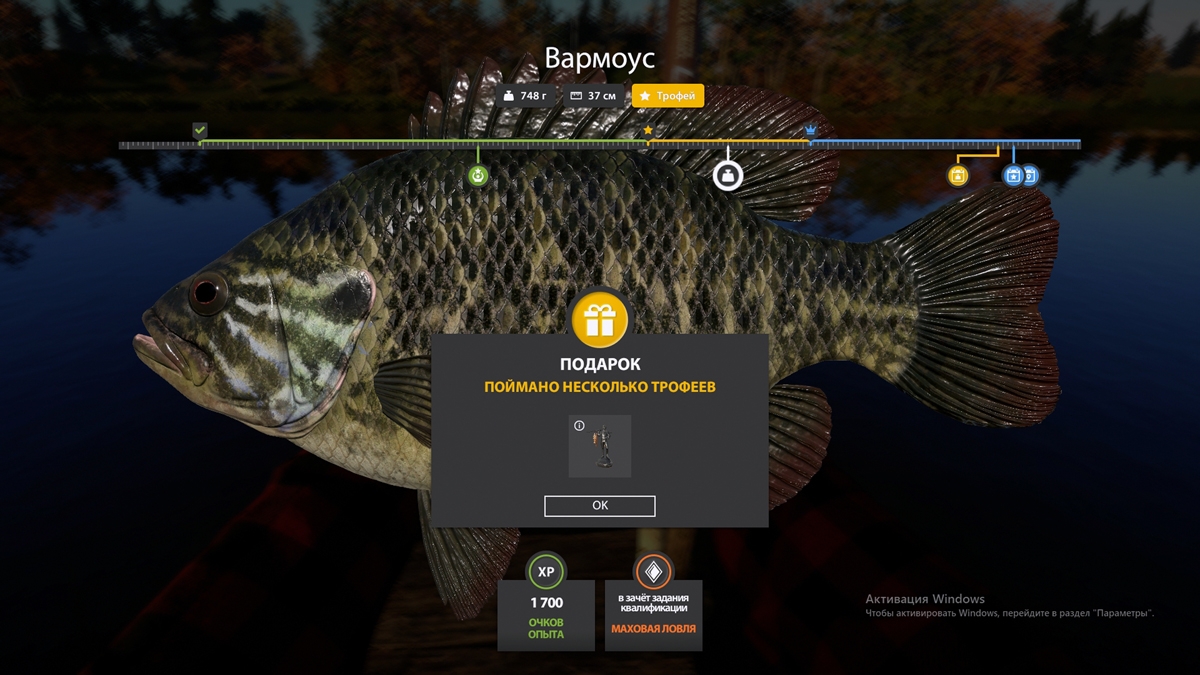Click the white weight marker on the scale

tap(728, 176)
